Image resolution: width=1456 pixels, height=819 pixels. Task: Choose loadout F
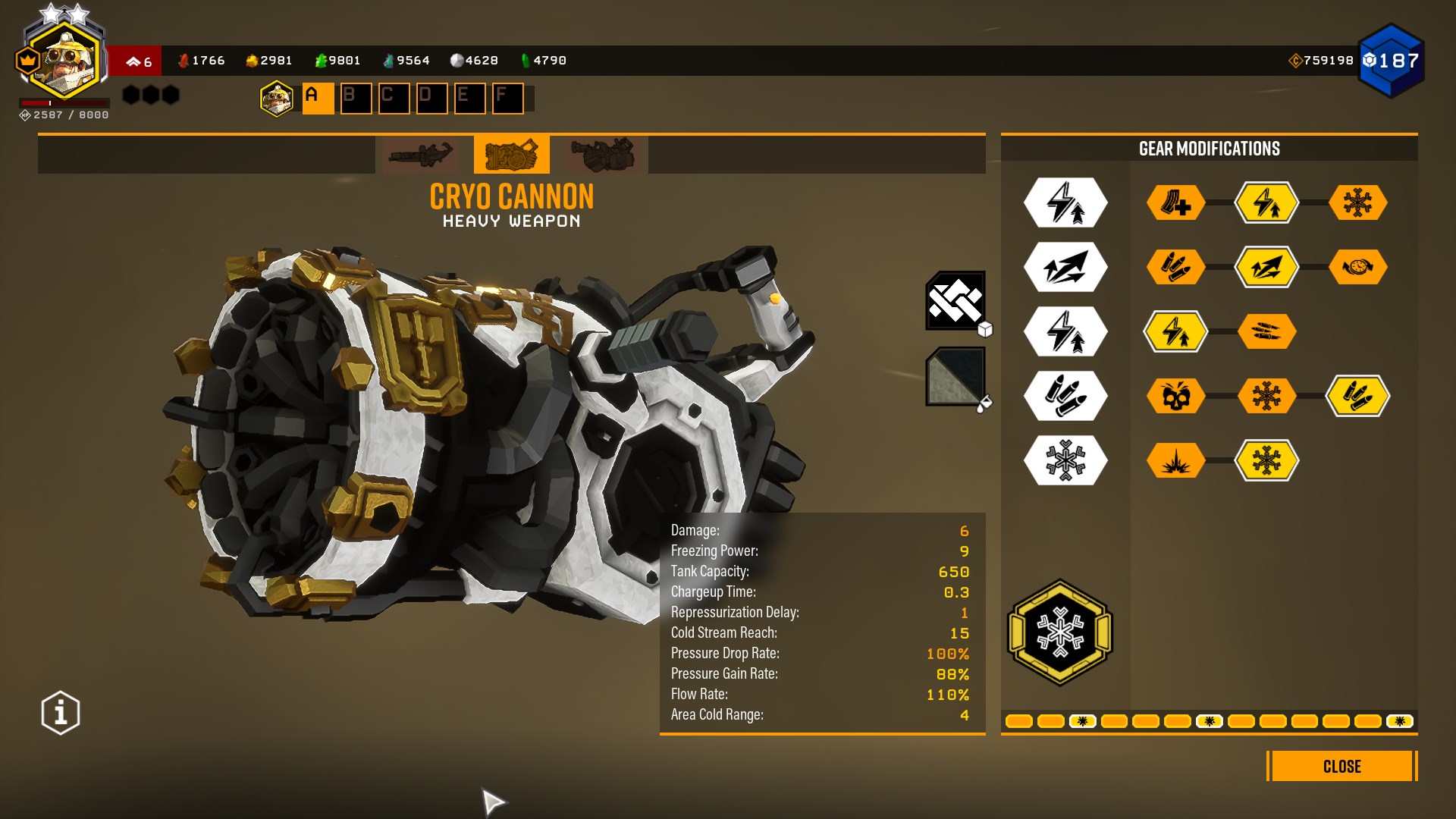pyautogui.click(x=507, y=98)
